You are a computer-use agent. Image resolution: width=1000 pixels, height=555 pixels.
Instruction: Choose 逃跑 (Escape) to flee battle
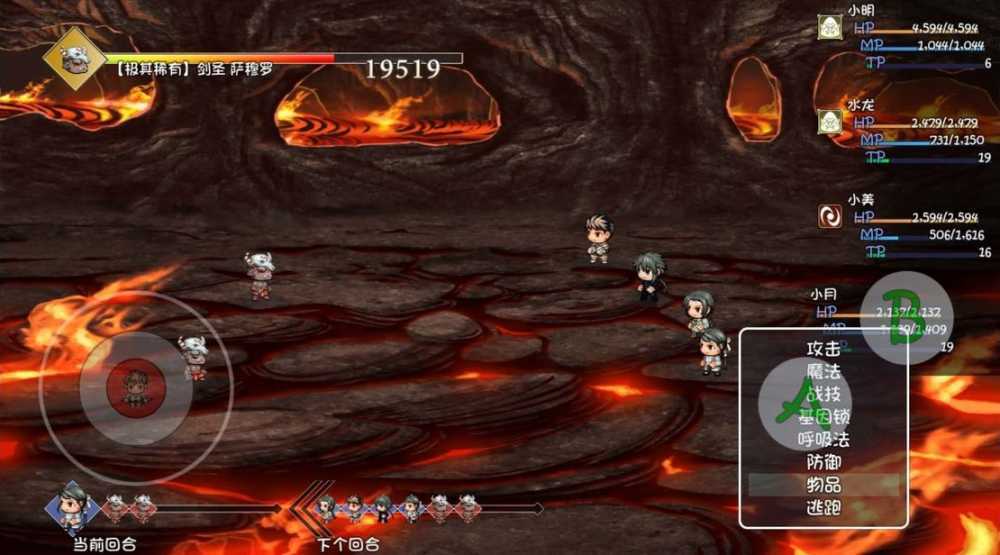pyautogui.click(x=823, y=507)
